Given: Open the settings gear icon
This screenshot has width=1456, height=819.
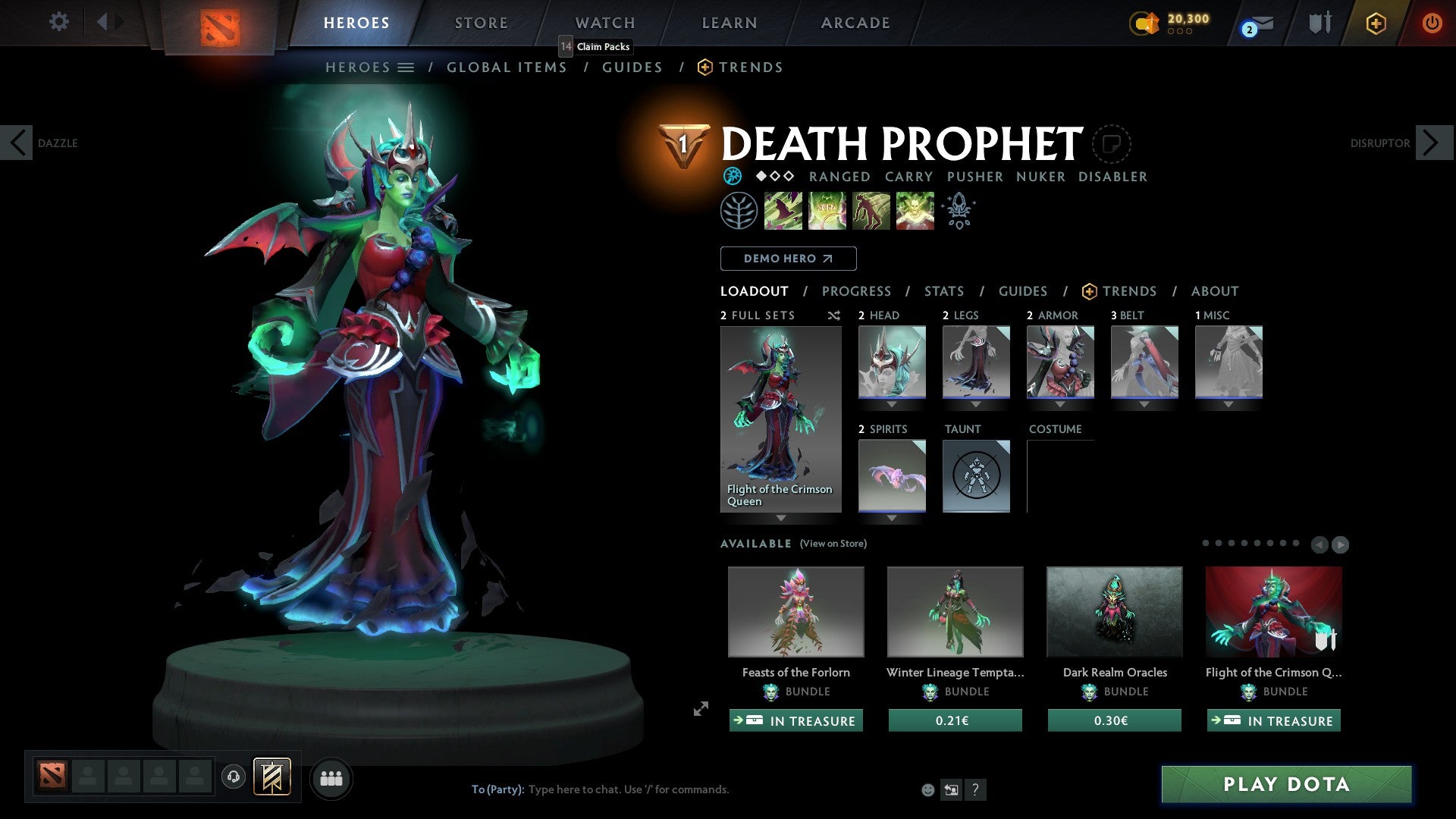Looking at the screenshot, I should (x=59, y=22).
